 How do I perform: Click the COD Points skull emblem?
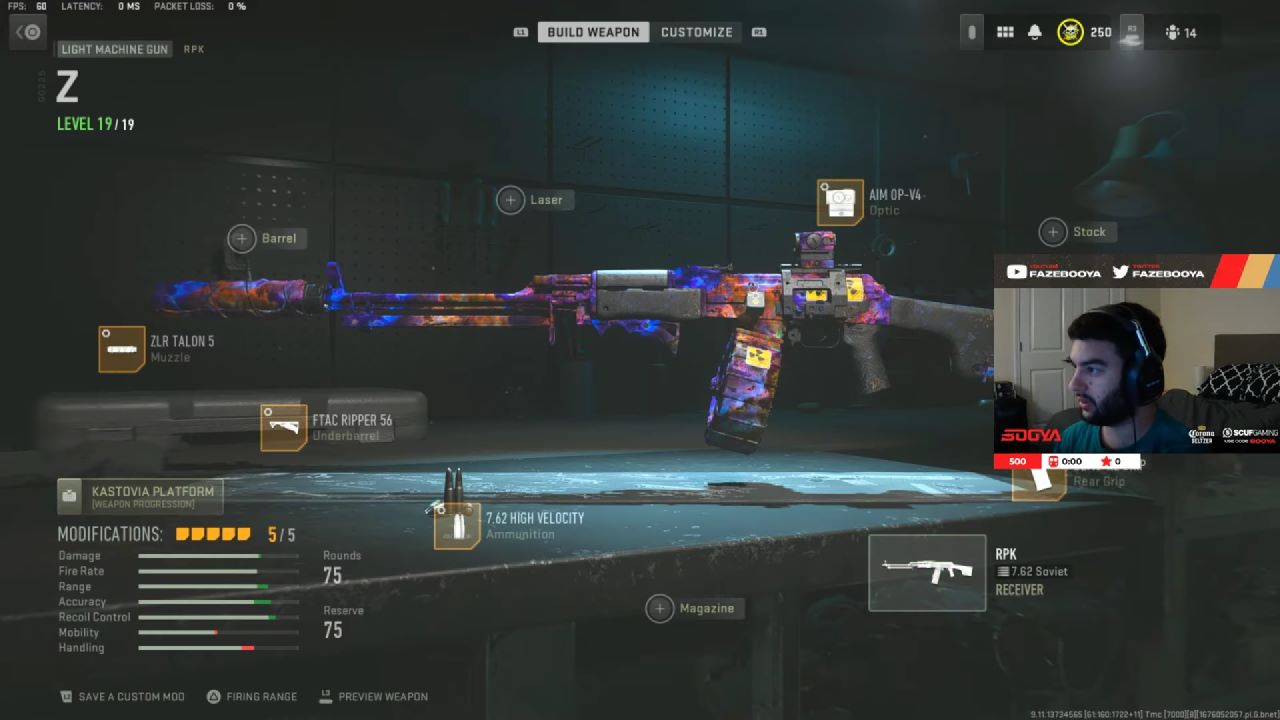point(1072,31)
